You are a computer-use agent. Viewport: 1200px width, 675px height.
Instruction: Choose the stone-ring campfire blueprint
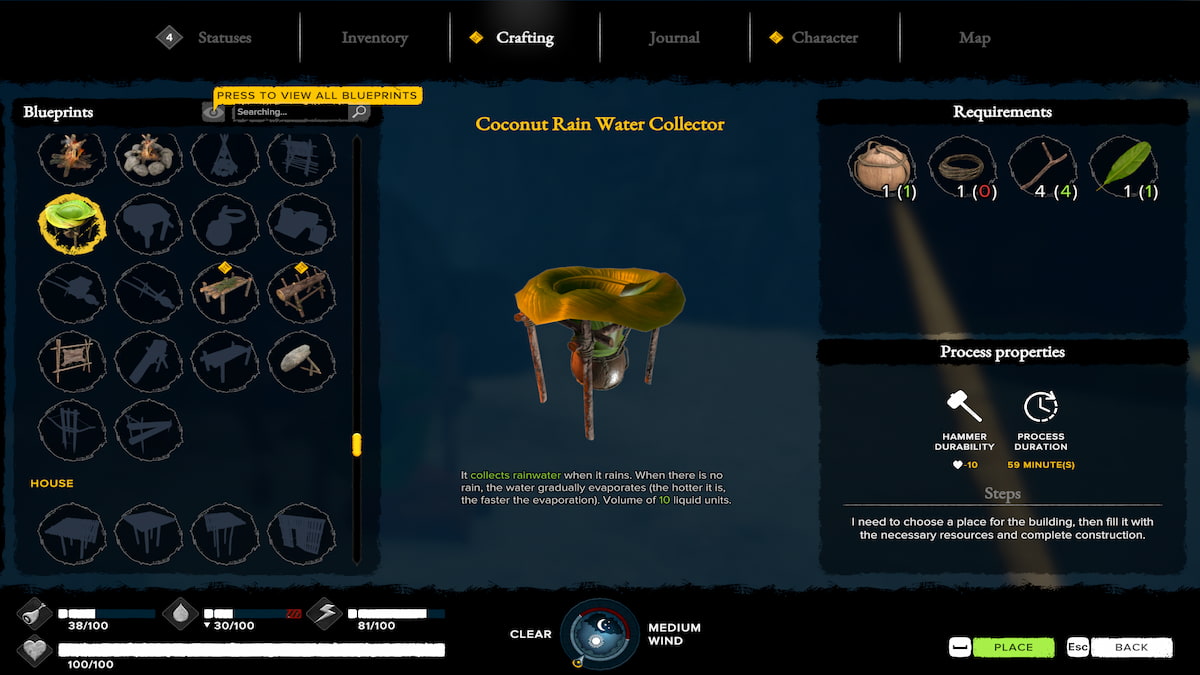click(148, 155)
